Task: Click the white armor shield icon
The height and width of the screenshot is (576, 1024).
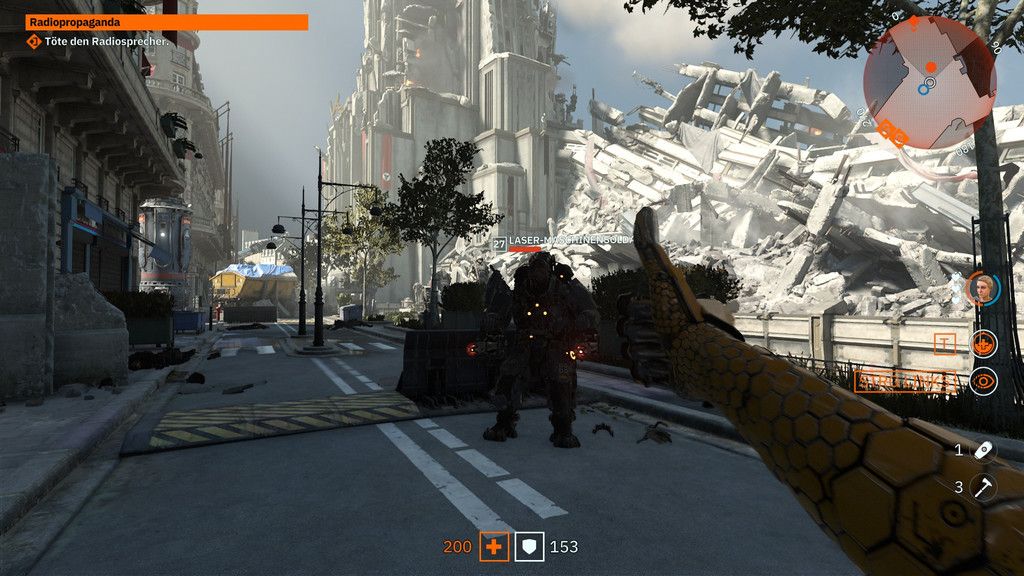Action: click(529, 547)
